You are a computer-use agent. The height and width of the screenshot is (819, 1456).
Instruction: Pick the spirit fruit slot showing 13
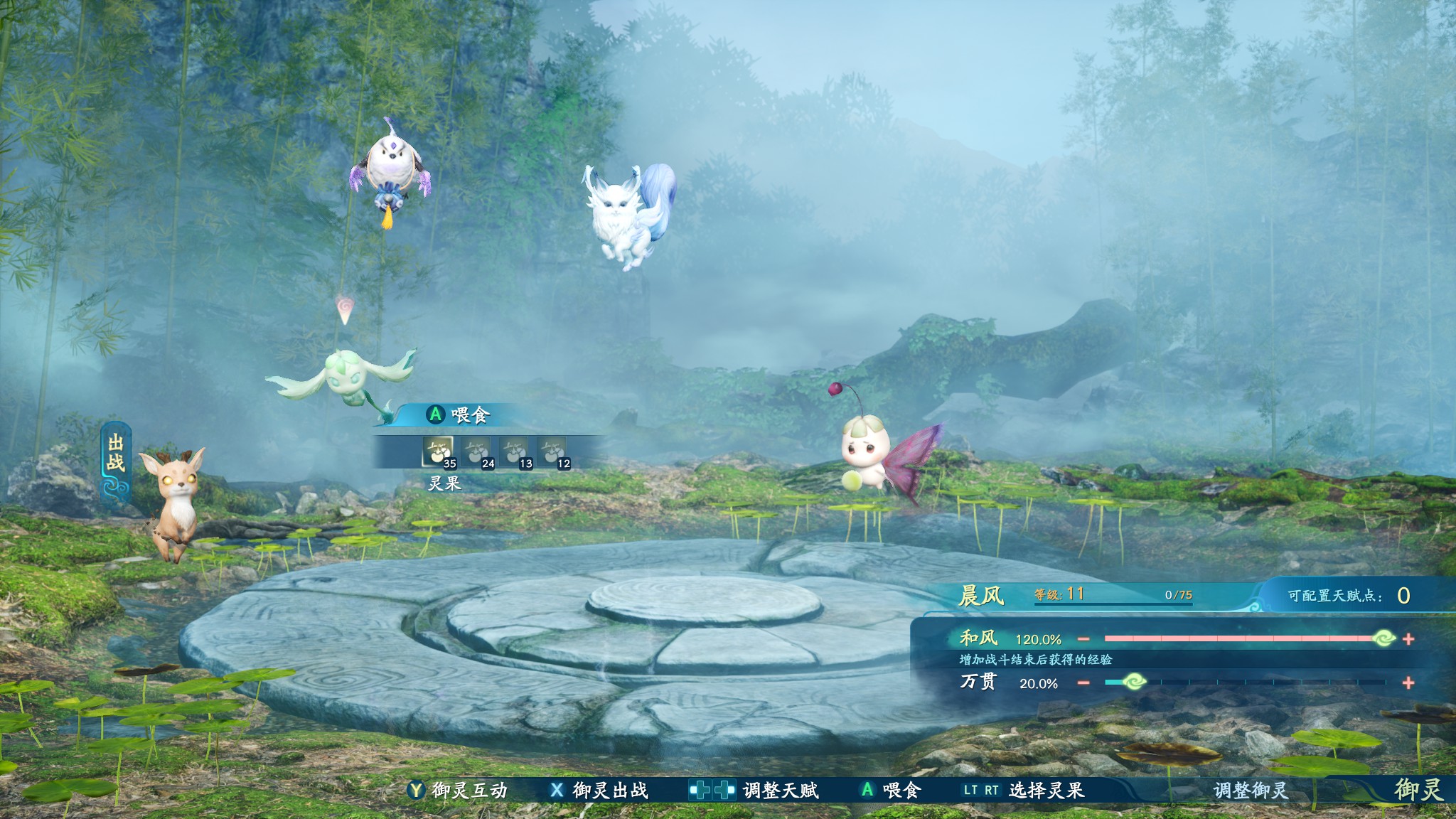pyautogui.click(x=514, y=451)
